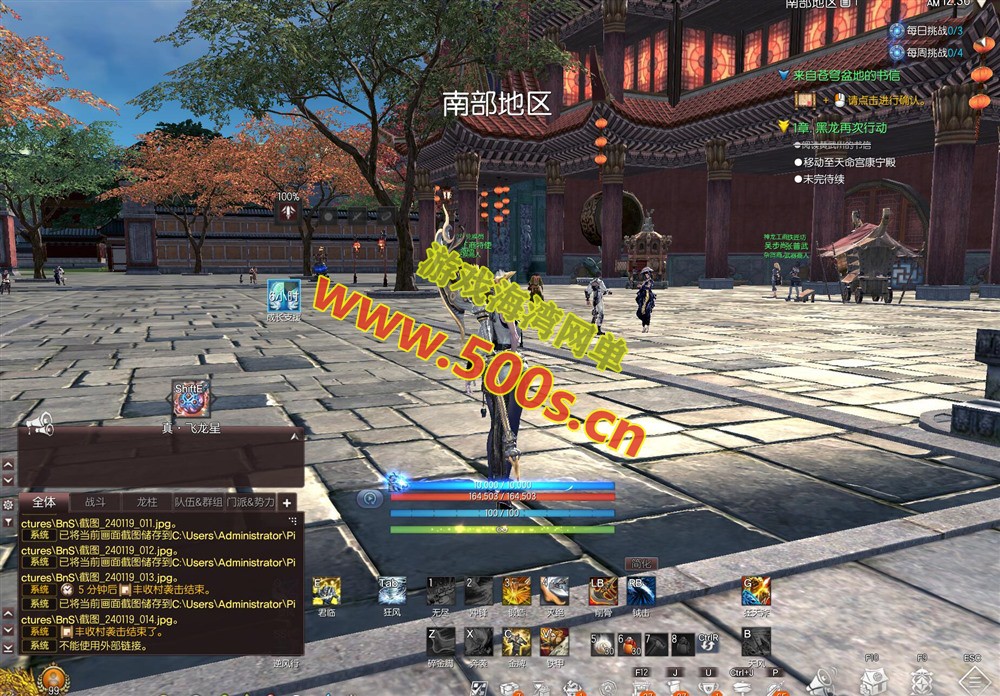Select the 全体 chat tab
The image size is (1000, 696).
click(x=44, y=502)
